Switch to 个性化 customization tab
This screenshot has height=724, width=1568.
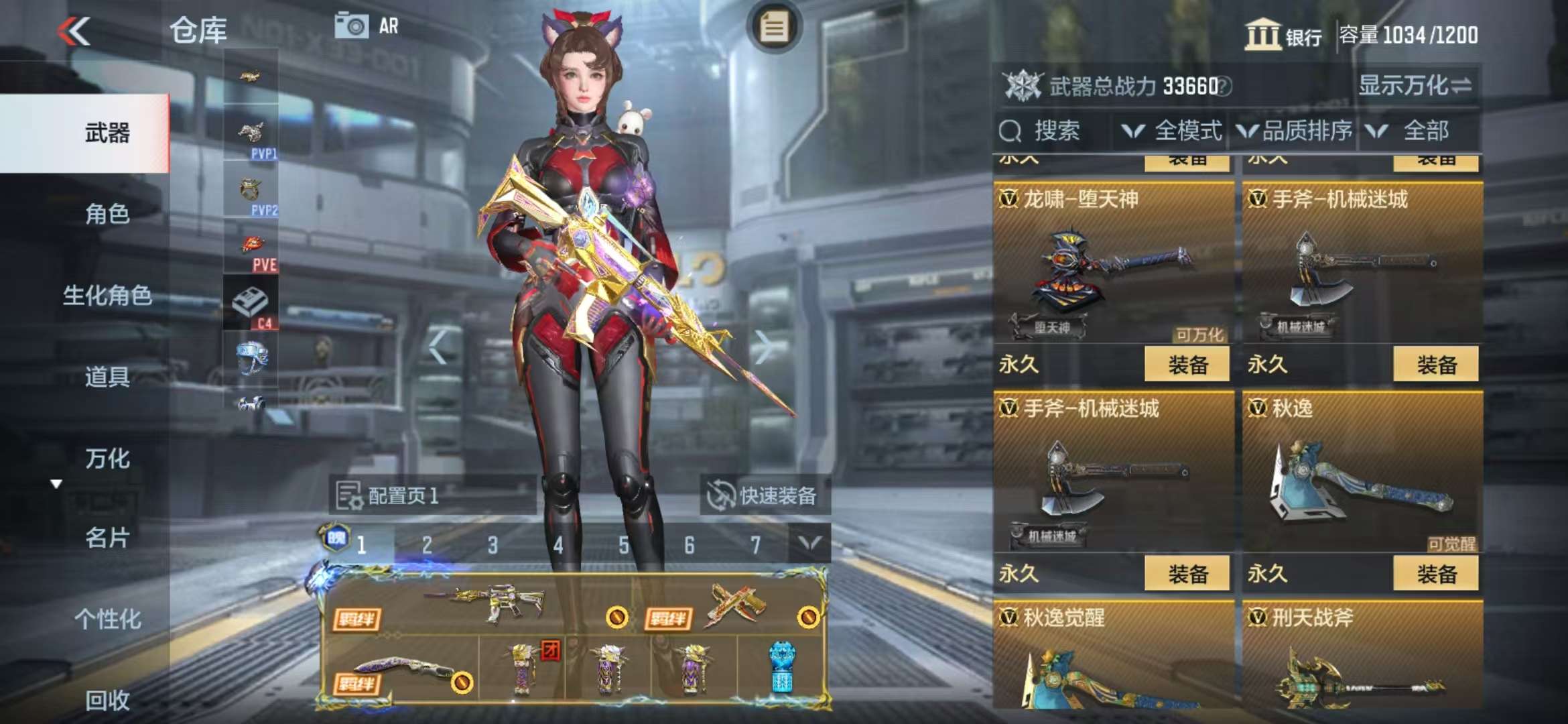click(x=107, y=619)
